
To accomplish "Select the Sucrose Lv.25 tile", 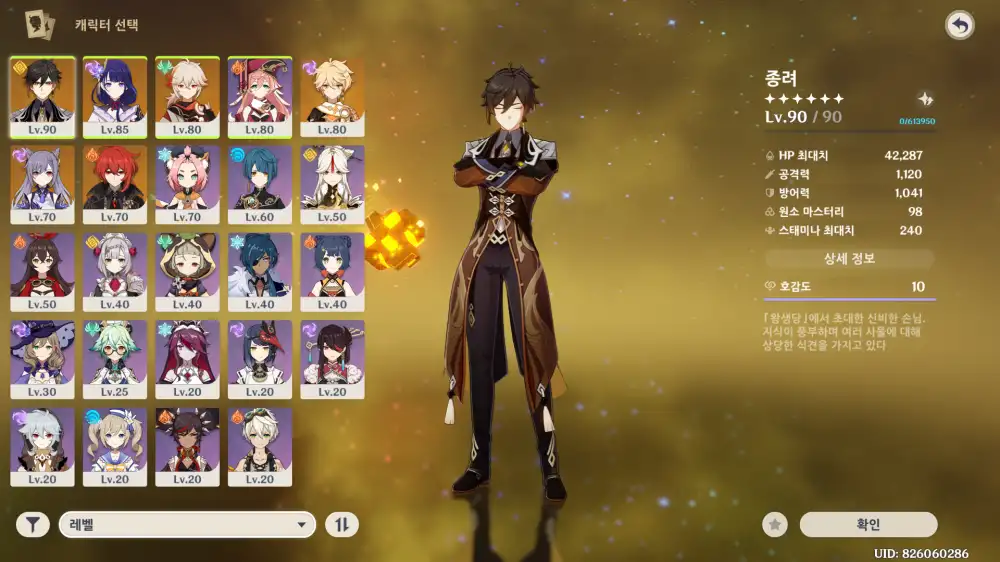I will pos(115,358).
